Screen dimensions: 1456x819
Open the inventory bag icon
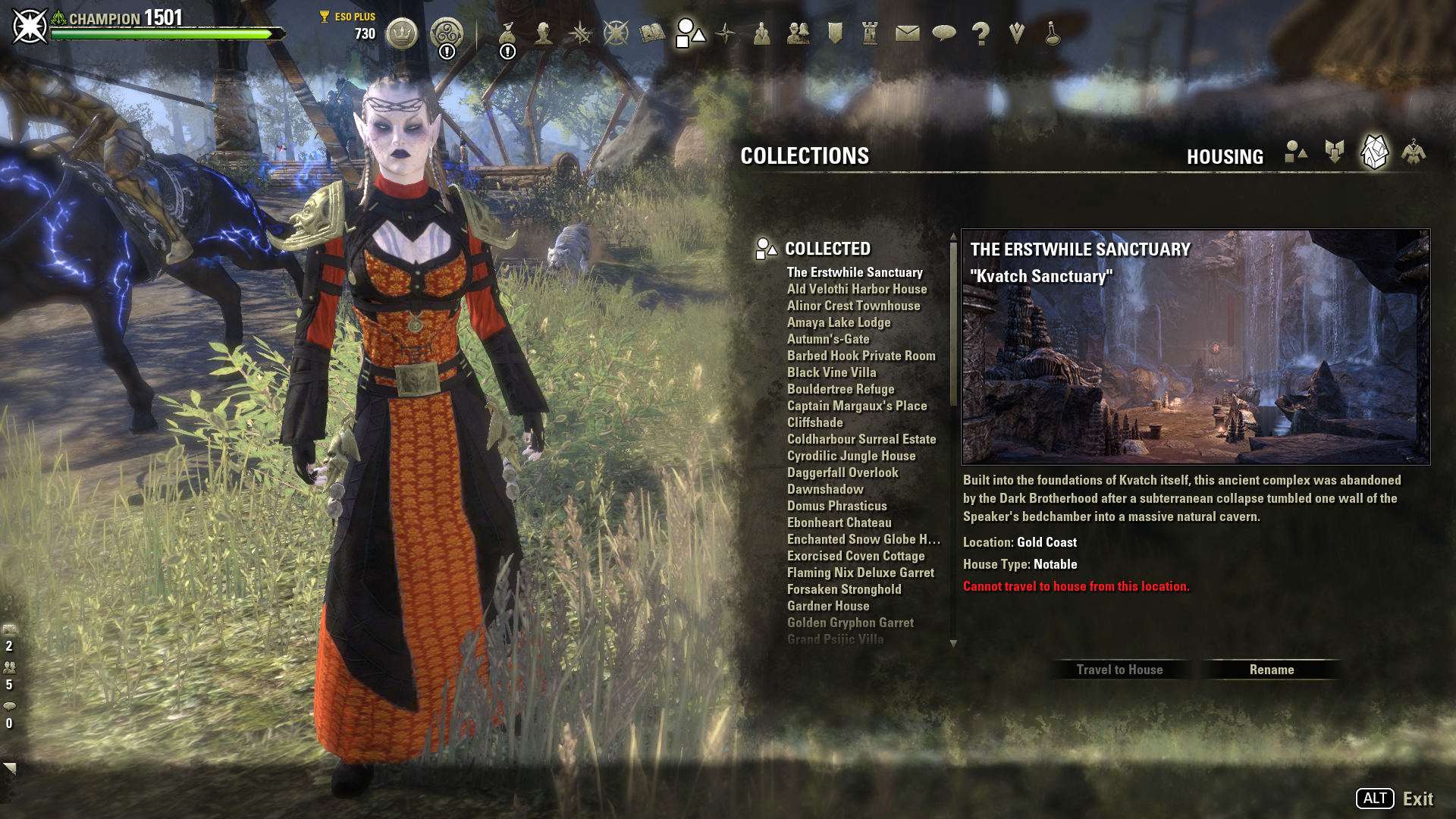tap(507, 33)
